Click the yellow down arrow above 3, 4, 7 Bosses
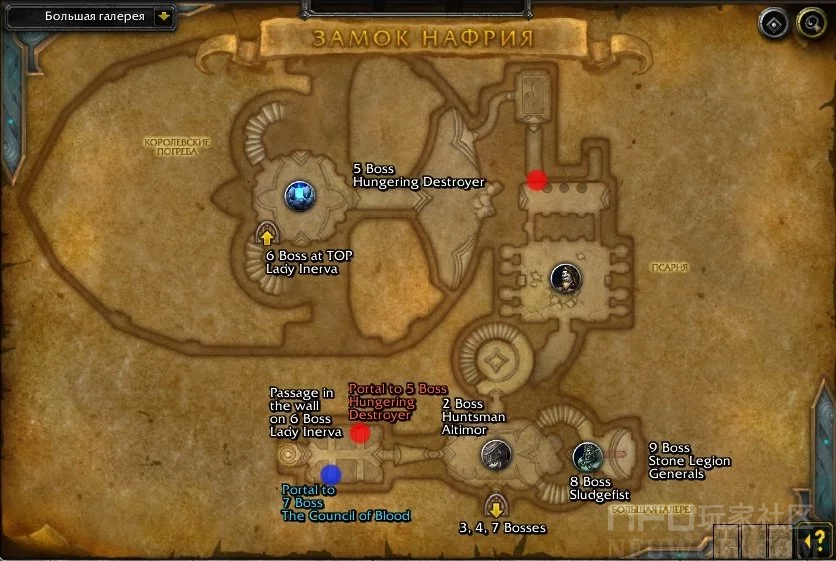 pos(494,503)
